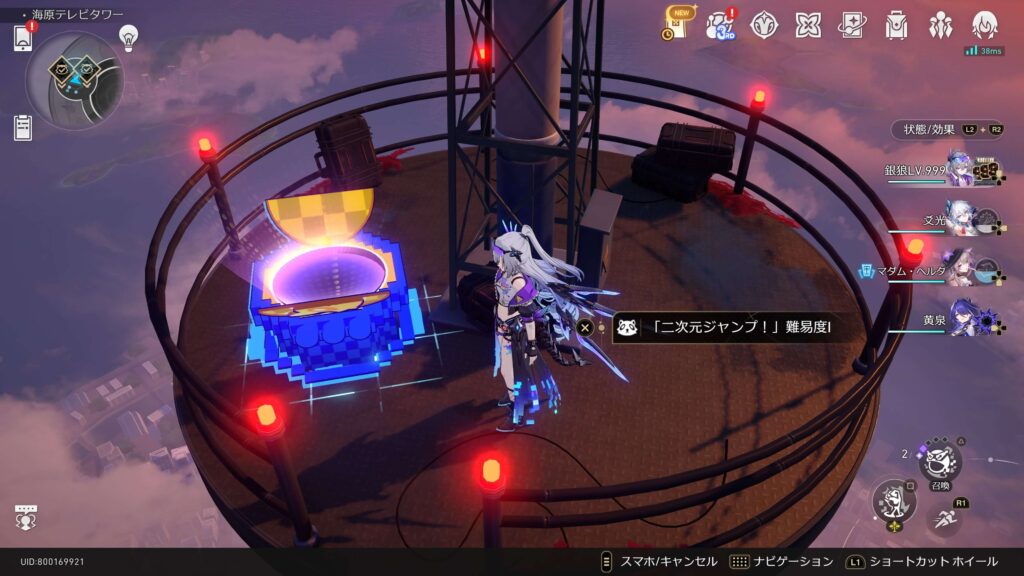Open the compass-shaped guide icon
1024x576 pixels.
pos(764,24)
